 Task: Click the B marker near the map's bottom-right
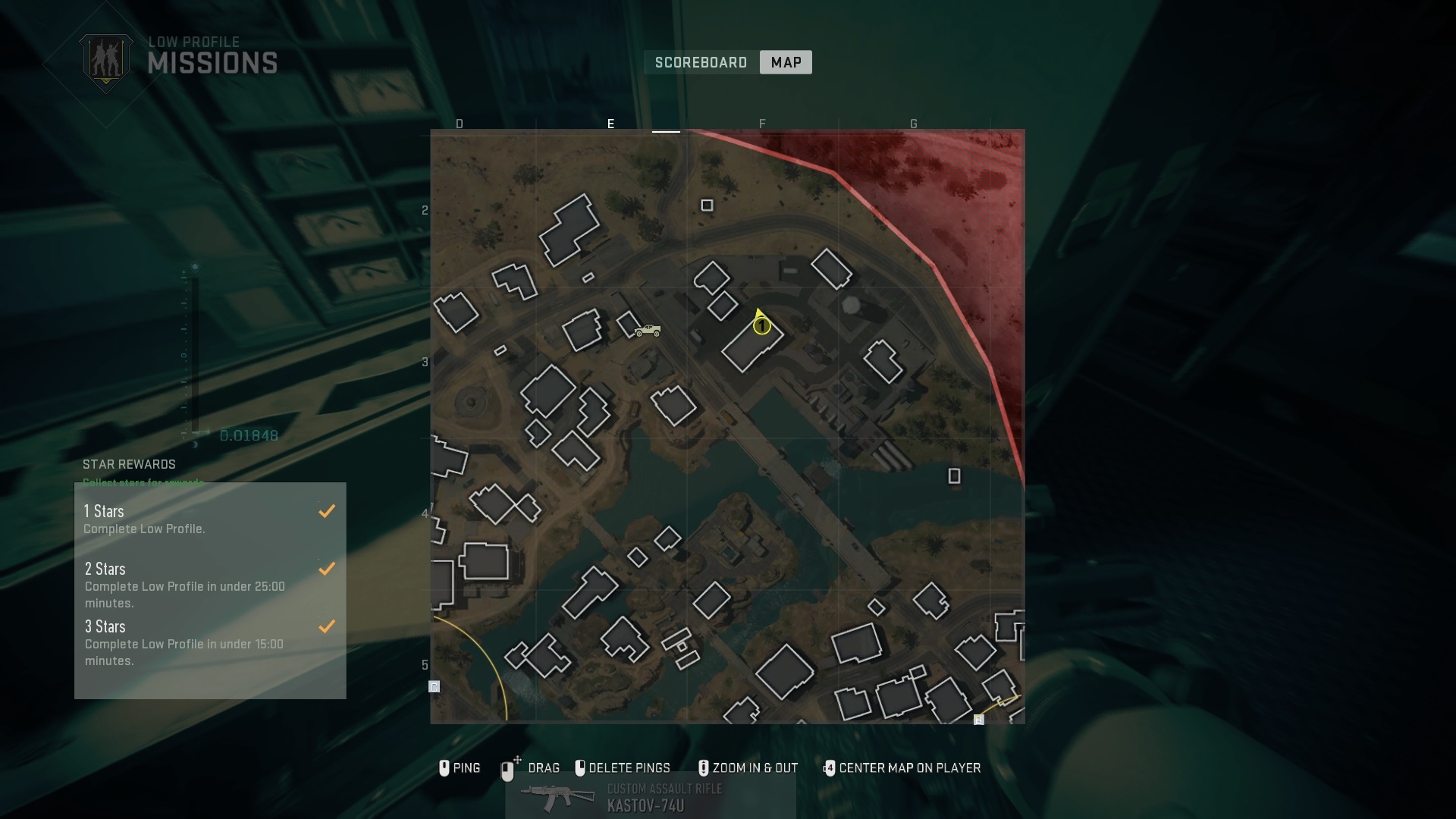click(979, 719)
